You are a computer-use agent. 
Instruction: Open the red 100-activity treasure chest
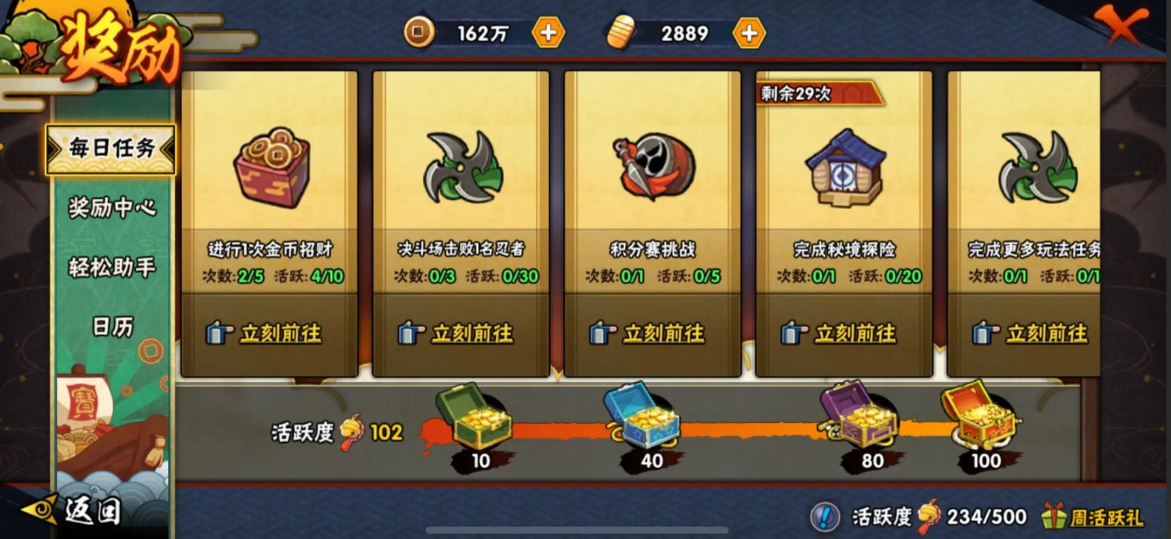[x=977, y=415]
